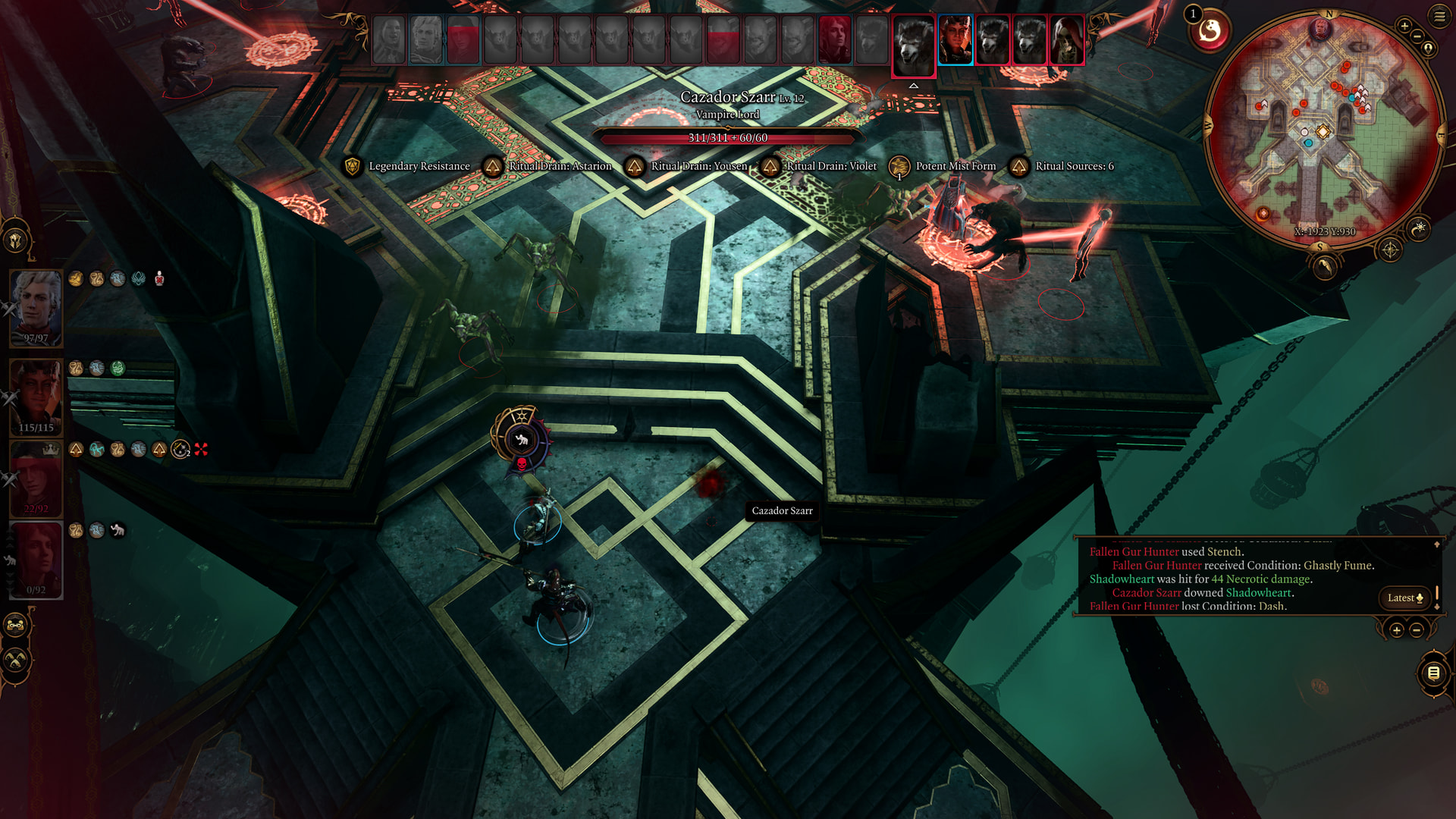The image size is (1456, 819).
Task: Click the current-turn werewolf portrait in initiative bar
Action: point(913,44)
